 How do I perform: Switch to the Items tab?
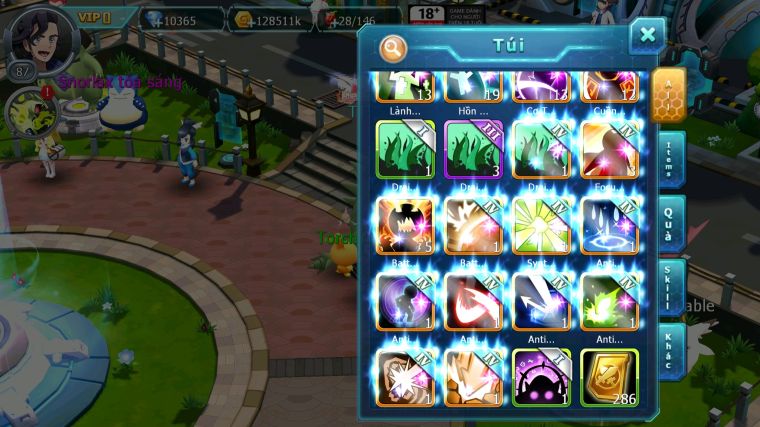tap(671, 158)
